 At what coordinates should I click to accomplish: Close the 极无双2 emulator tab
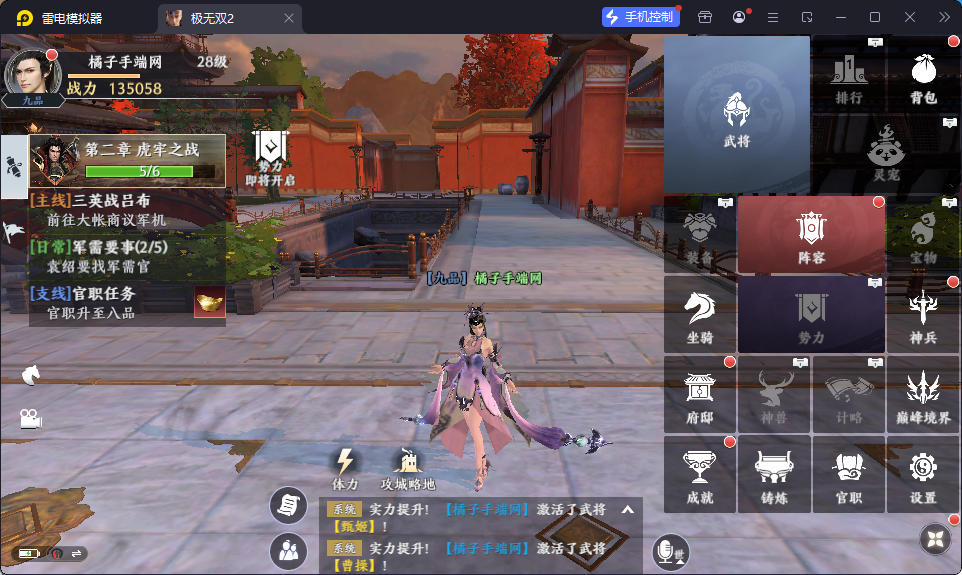click(289, 18)
